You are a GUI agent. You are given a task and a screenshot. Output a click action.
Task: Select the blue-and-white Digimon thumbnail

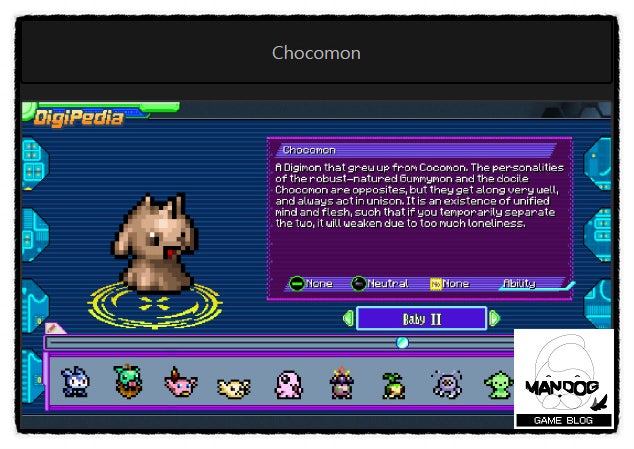click(74, 381)
